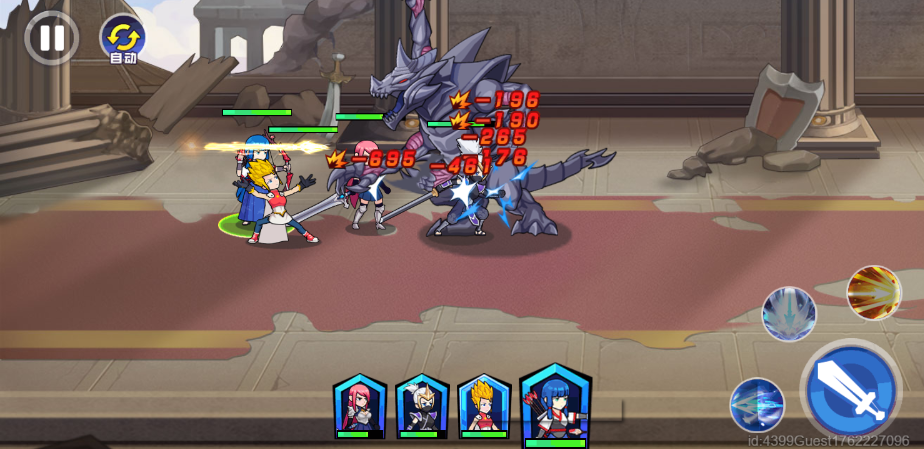Image resolution: width=924 pixels, height=449 pixels.
Task: Select the pink-haired hero portrait
Action: click(359, 406)
